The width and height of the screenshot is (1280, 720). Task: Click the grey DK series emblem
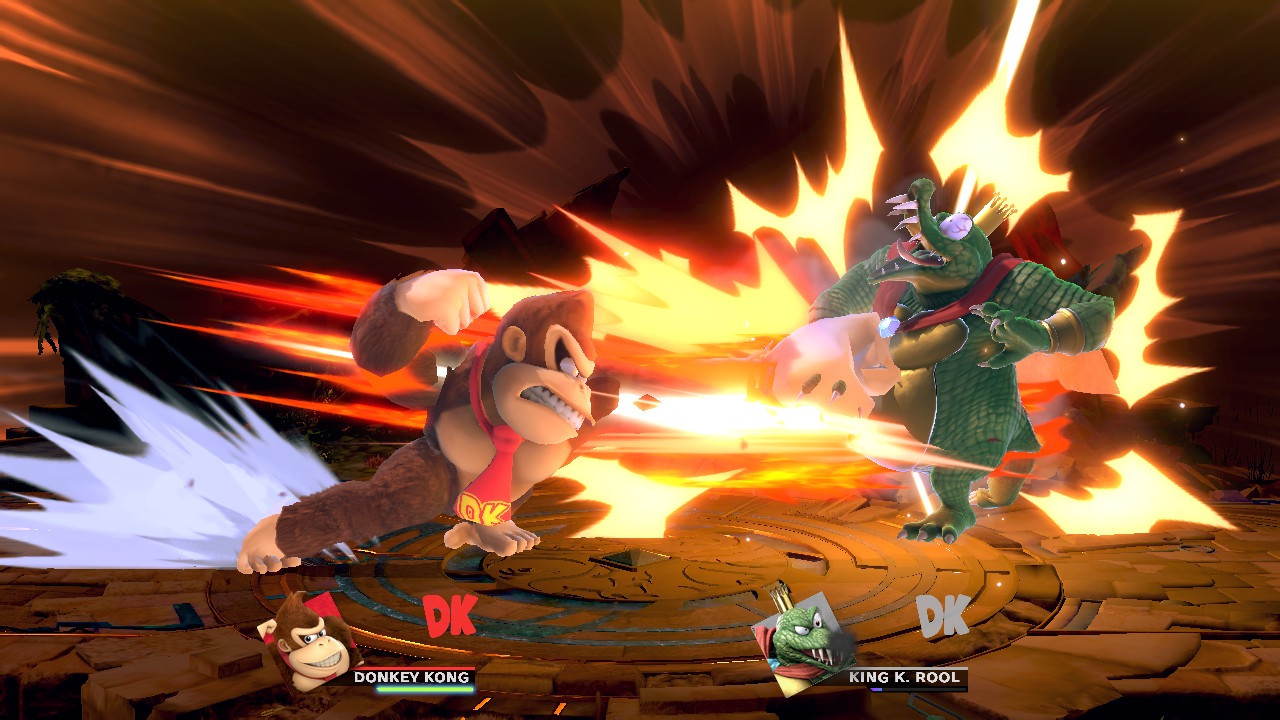pyautogui.click(x=943, y=616)
